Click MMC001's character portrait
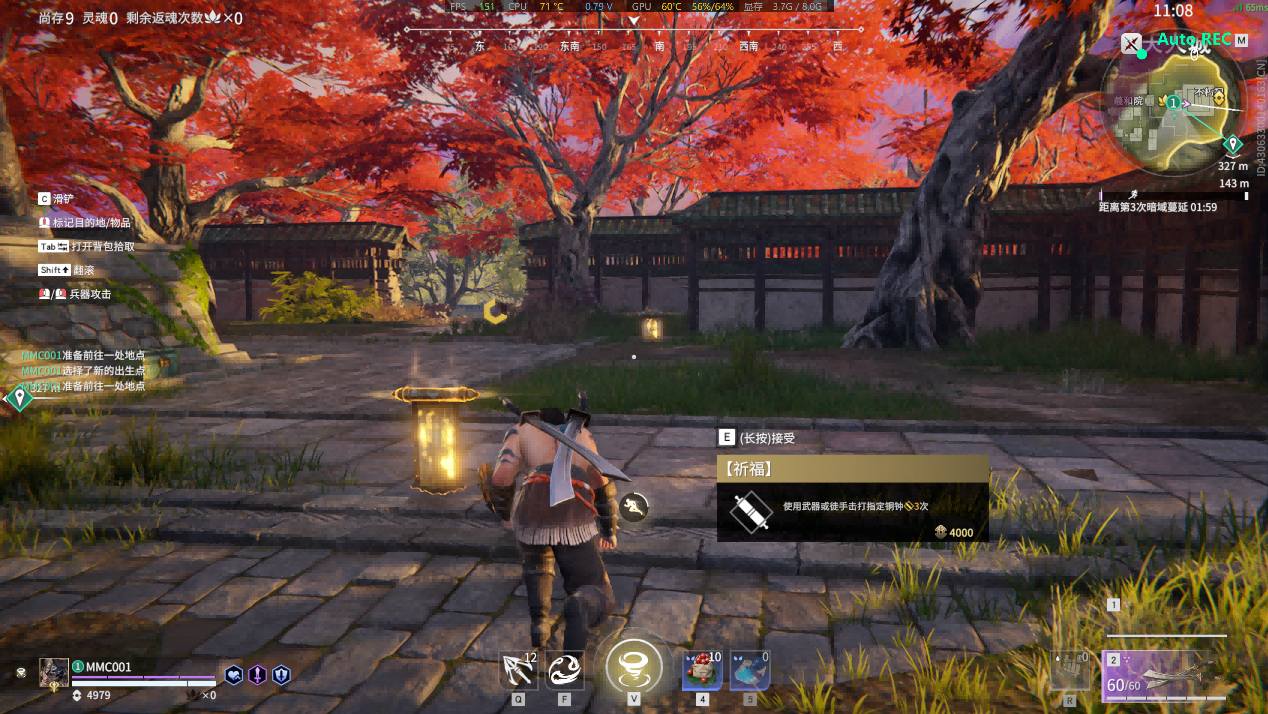This screenshot has height=714, width=1268. pyautogui.click(x=54, y=672)
